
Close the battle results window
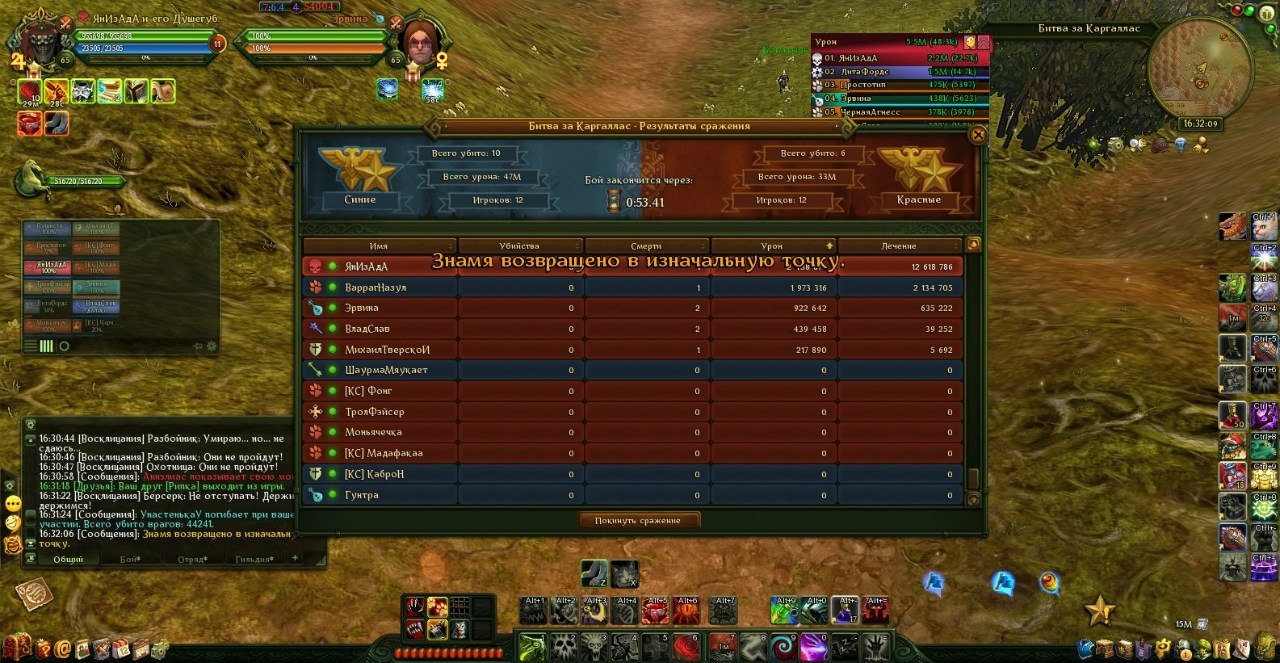(978, 135)
